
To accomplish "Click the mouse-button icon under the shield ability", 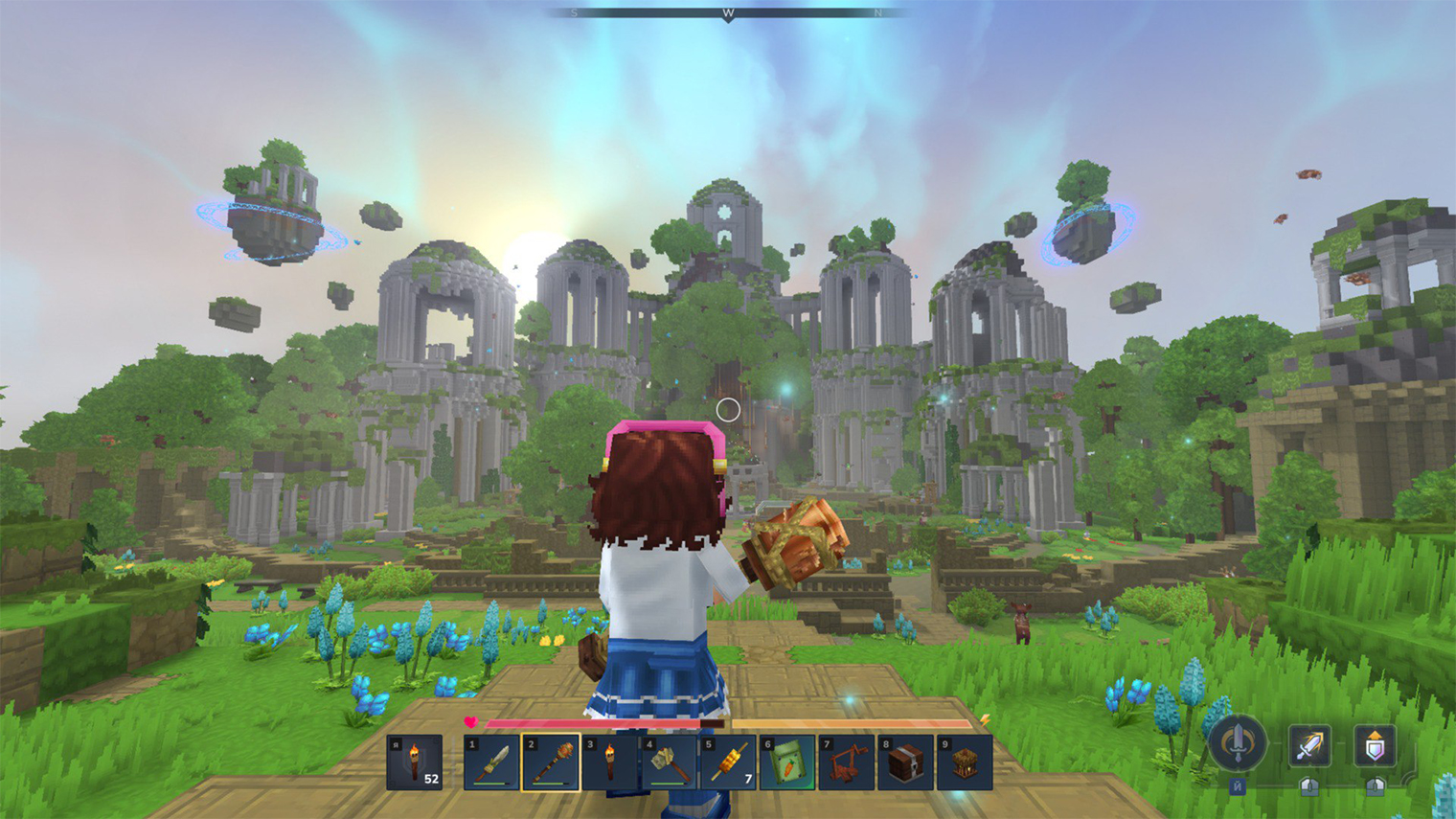I will coord(1374,787).
